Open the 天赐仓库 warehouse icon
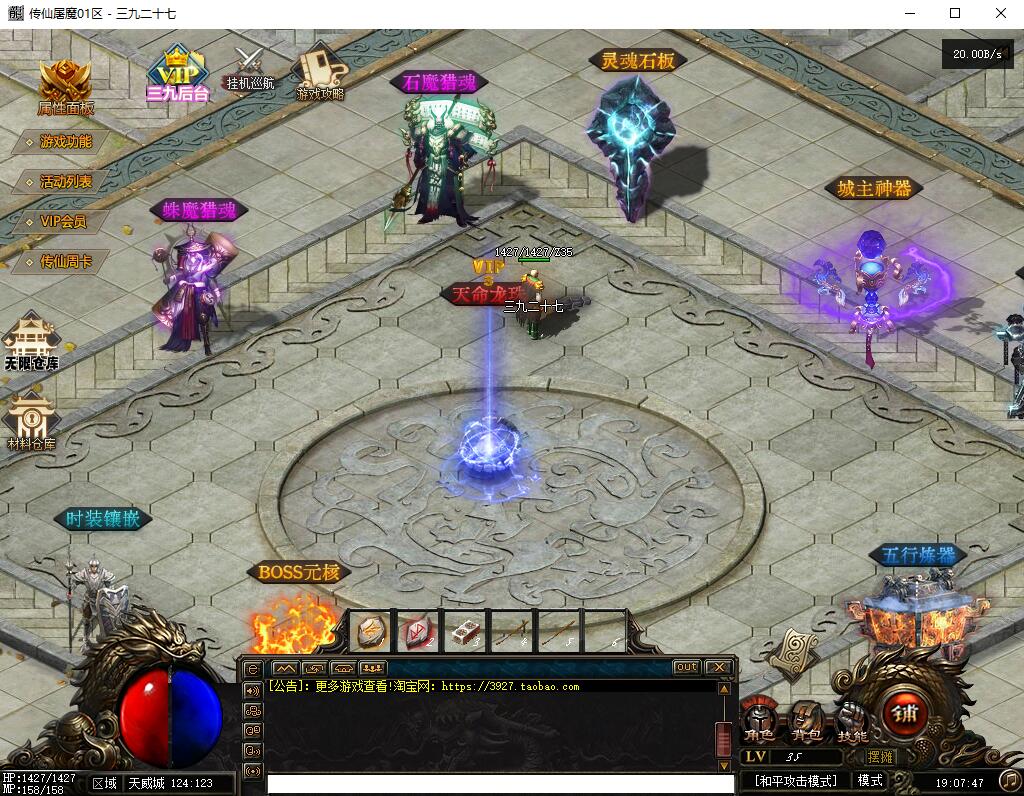 (31, 341)
